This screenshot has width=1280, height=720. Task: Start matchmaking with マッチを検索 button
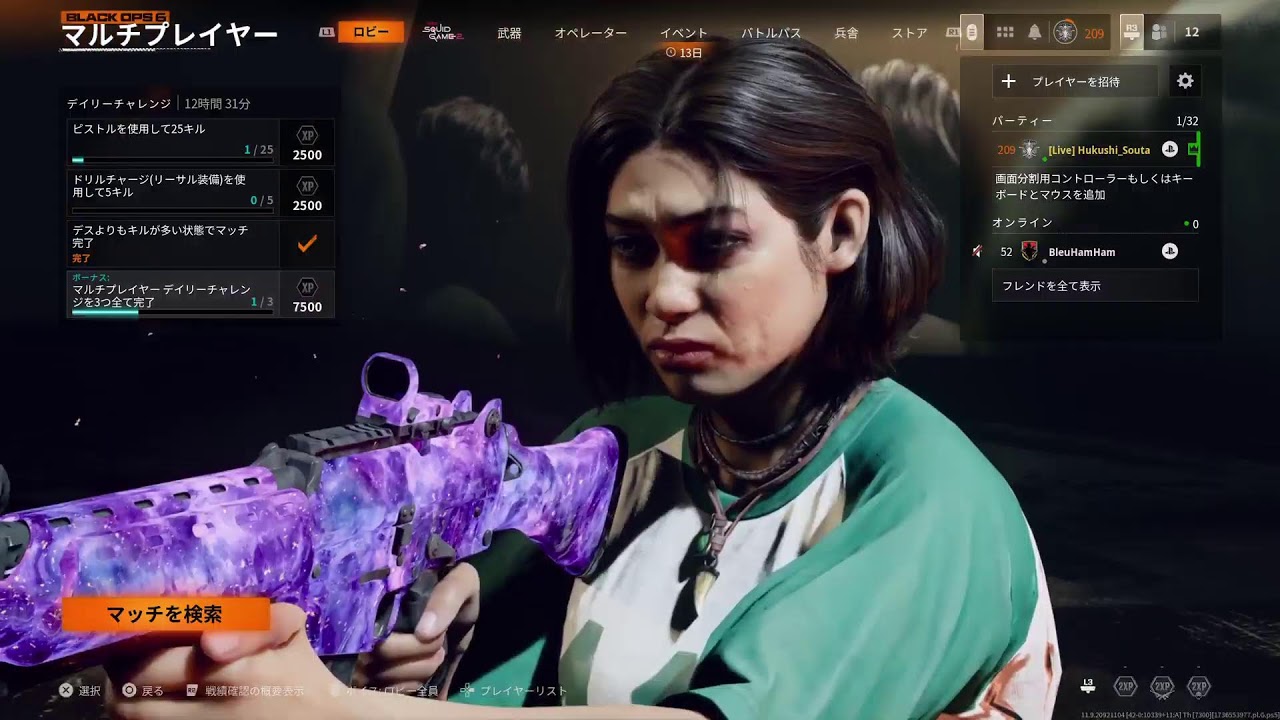[166, 614]
